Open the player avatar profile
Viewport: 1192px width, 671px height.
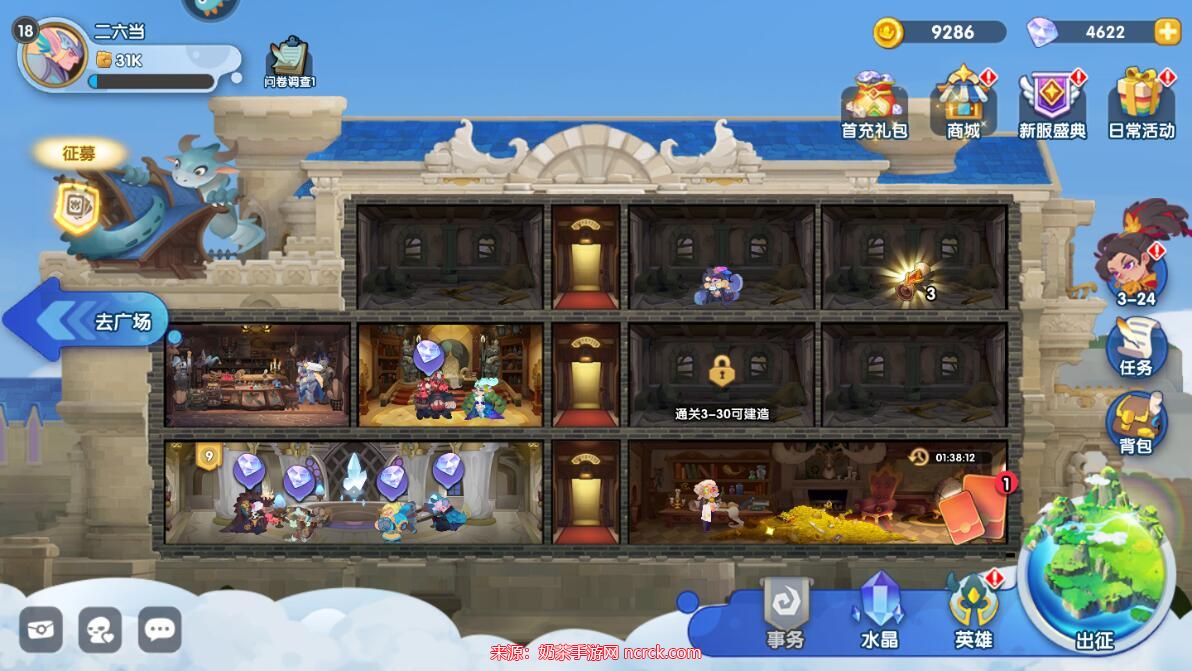pyautogui.click(x=53, y=54)
